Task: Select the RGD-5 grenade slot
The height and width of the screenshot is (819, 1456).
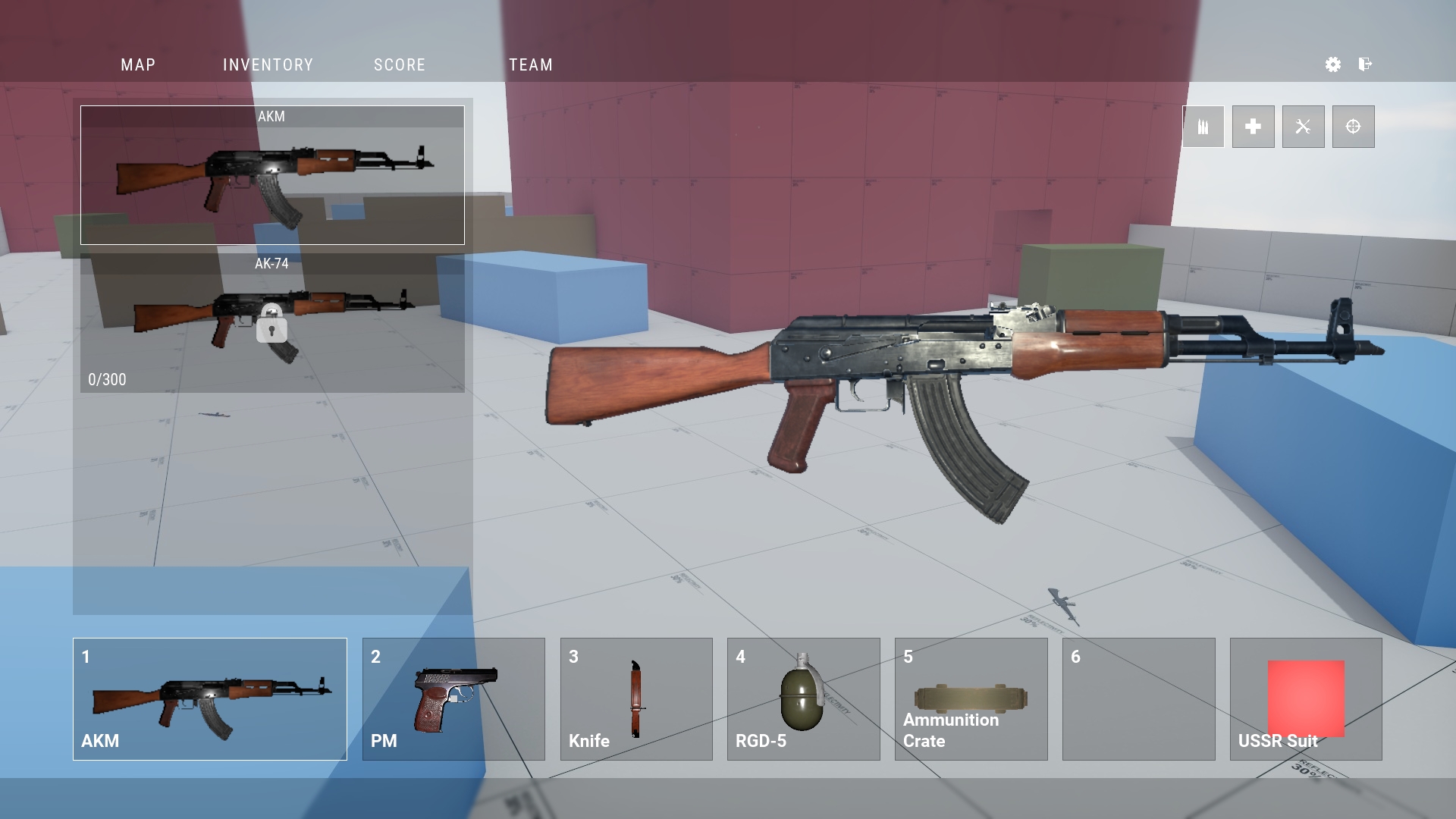Action: (804, 699)
